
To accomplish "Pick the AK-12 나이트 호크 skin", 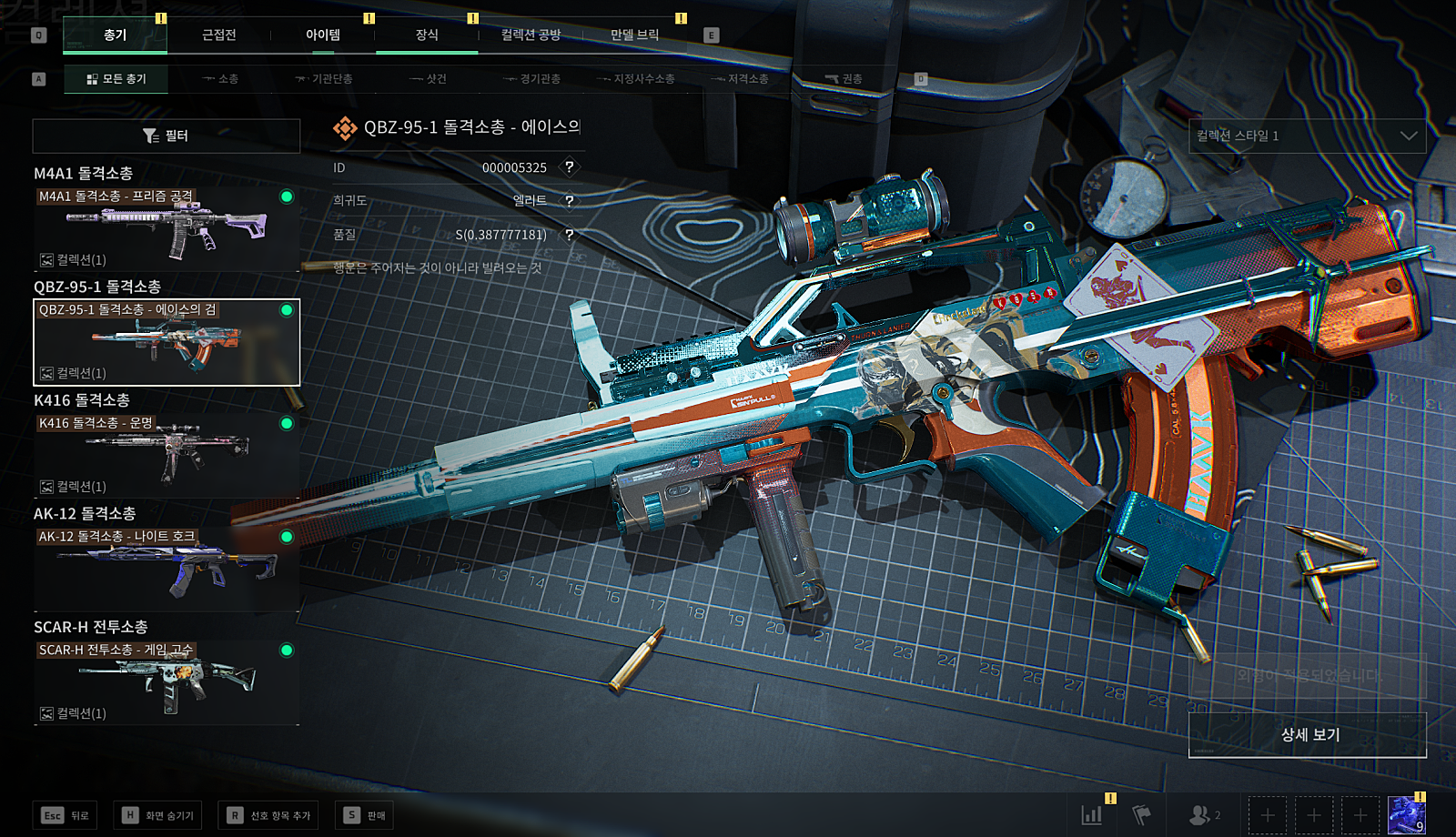I will pyautogui.click(x=167, y=570).
